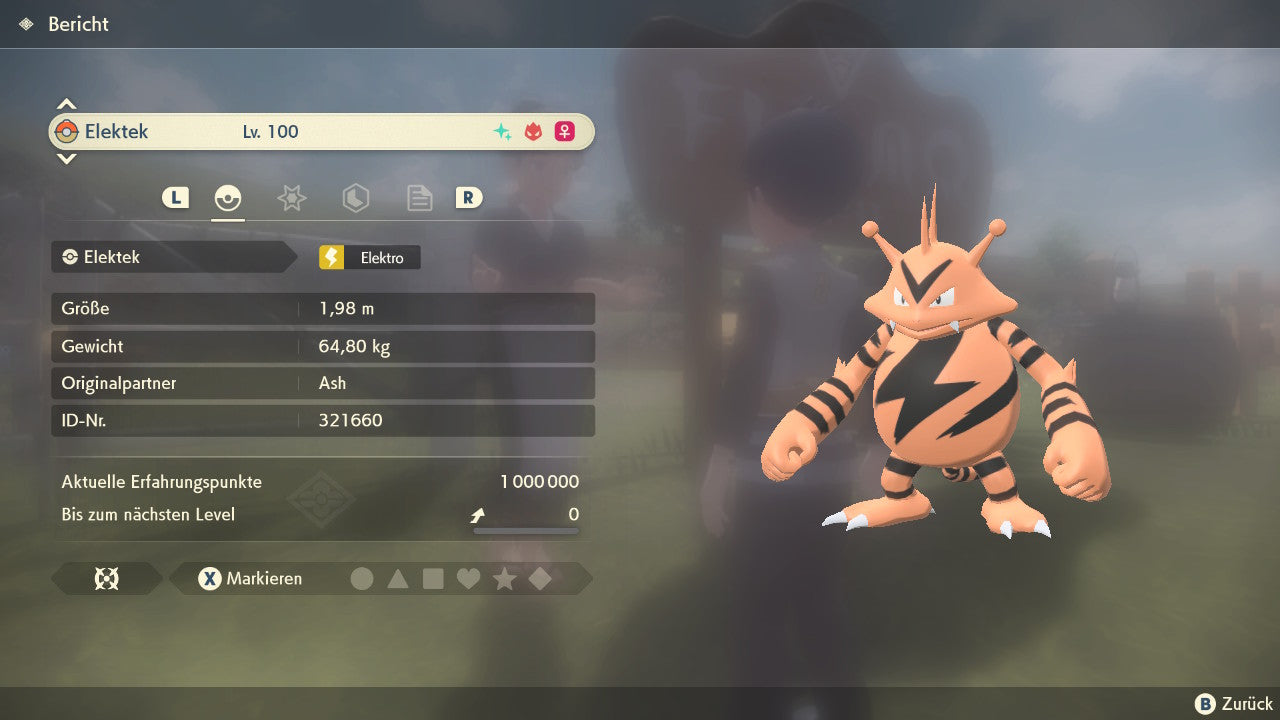Screen dimensions: 1280x720
Task: Toggle the square marking
Action: [433, 578]
